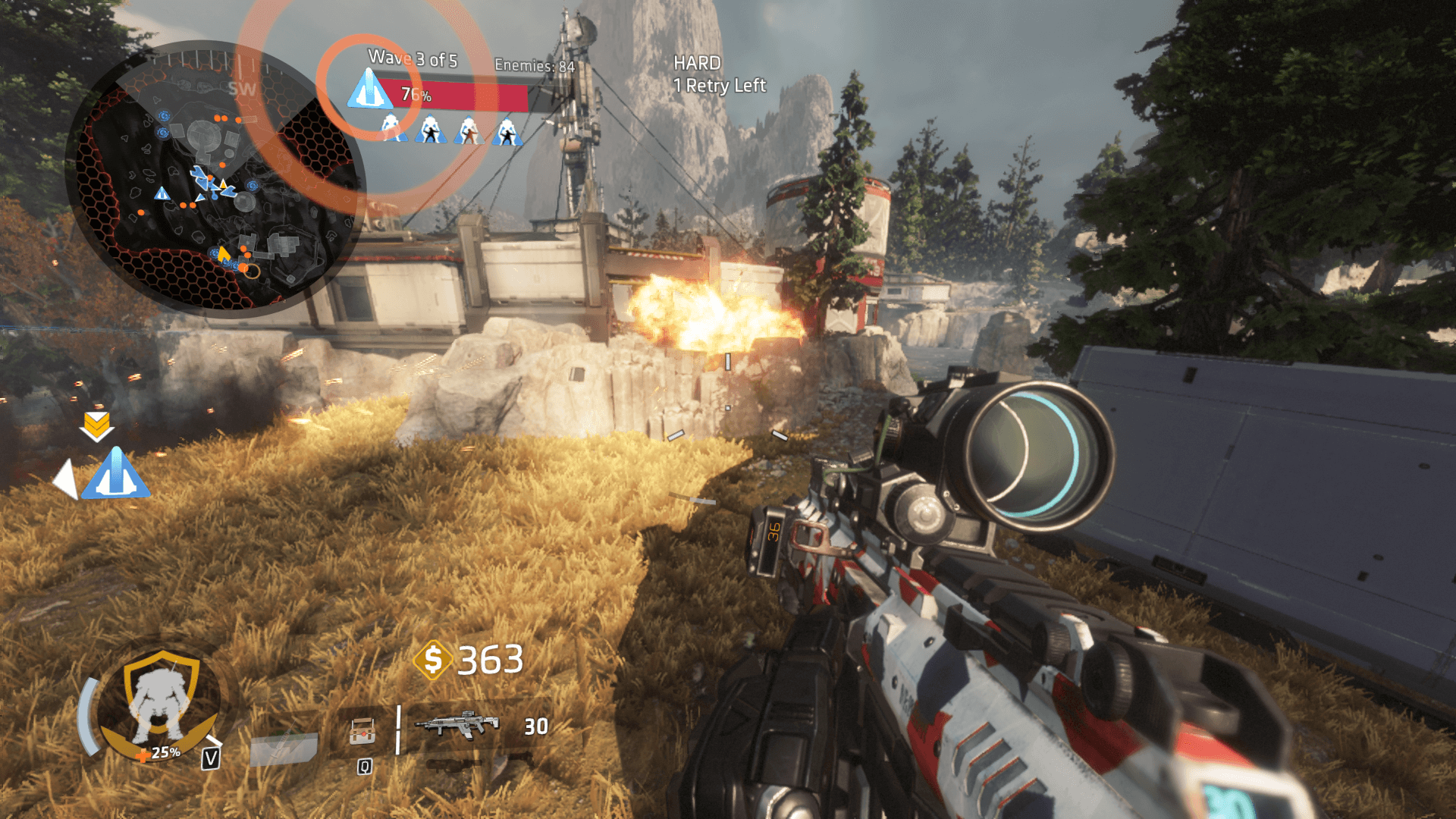Select the primary rifle weapon slot
The image size is (1456, 819).
tap(457, 726)
